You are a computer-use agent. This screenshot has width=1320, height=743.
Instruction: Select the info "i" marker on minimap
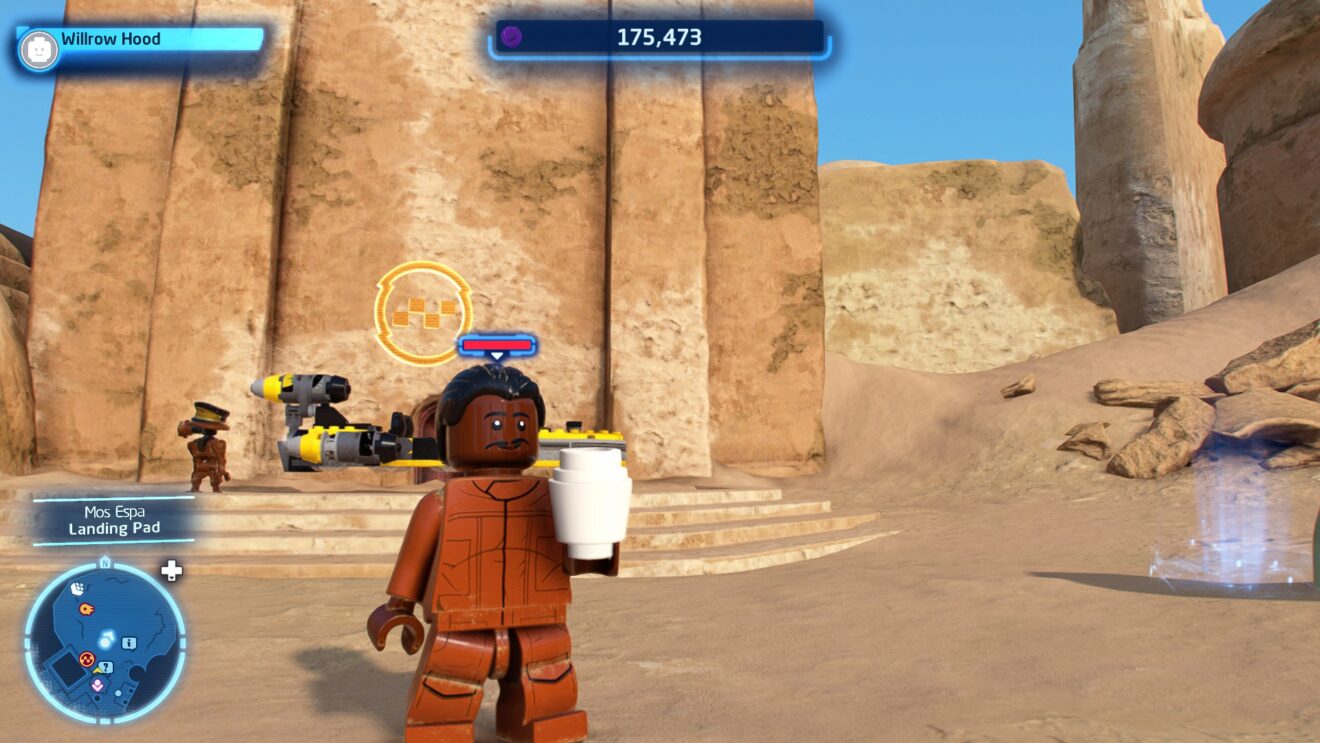128,642
